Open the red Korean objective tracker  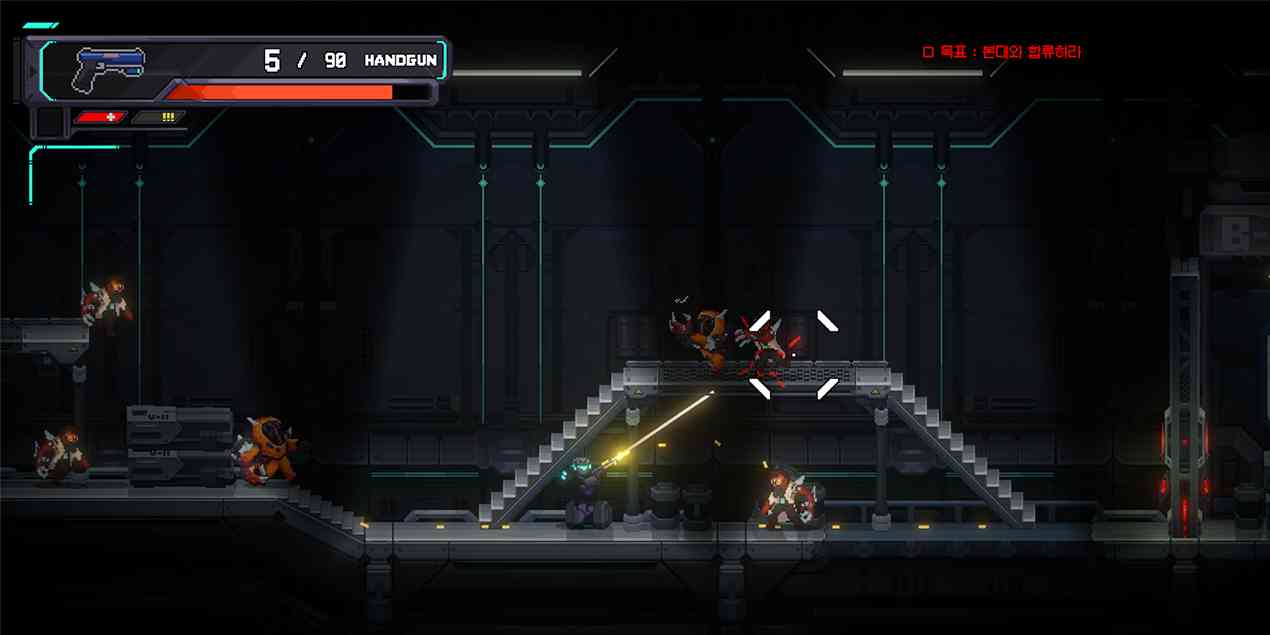1001,52
